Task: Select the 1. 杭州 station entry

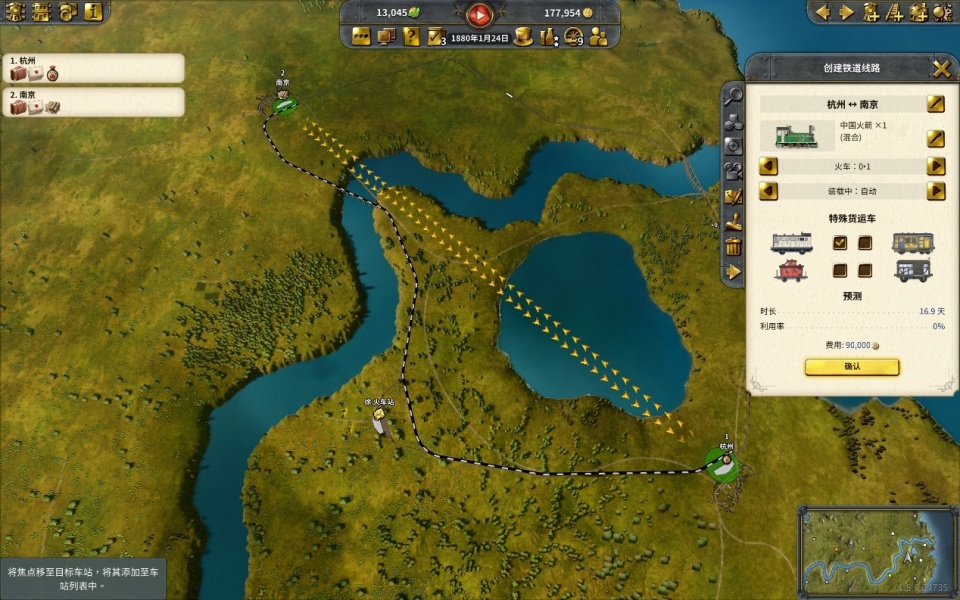Action: pyautogui.click(x=93, y=67)
